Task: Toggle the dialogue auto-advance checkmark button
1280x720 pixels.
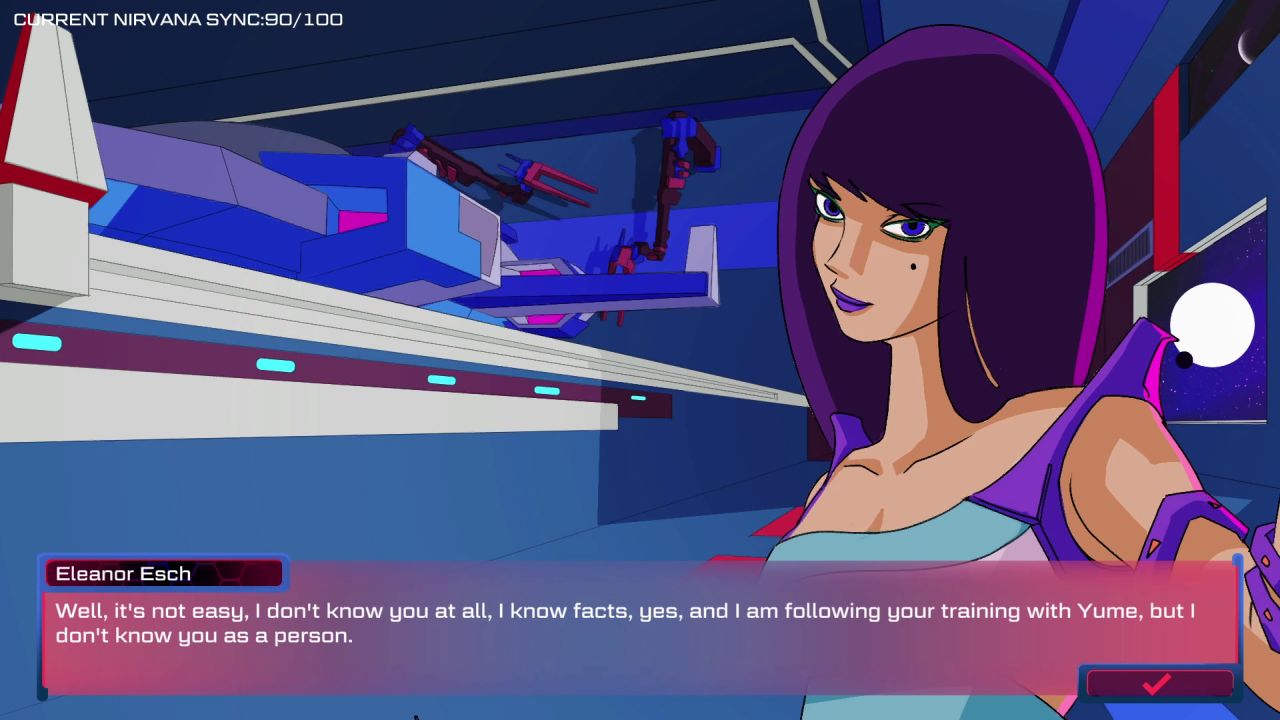Action: tap(1158, 685)
